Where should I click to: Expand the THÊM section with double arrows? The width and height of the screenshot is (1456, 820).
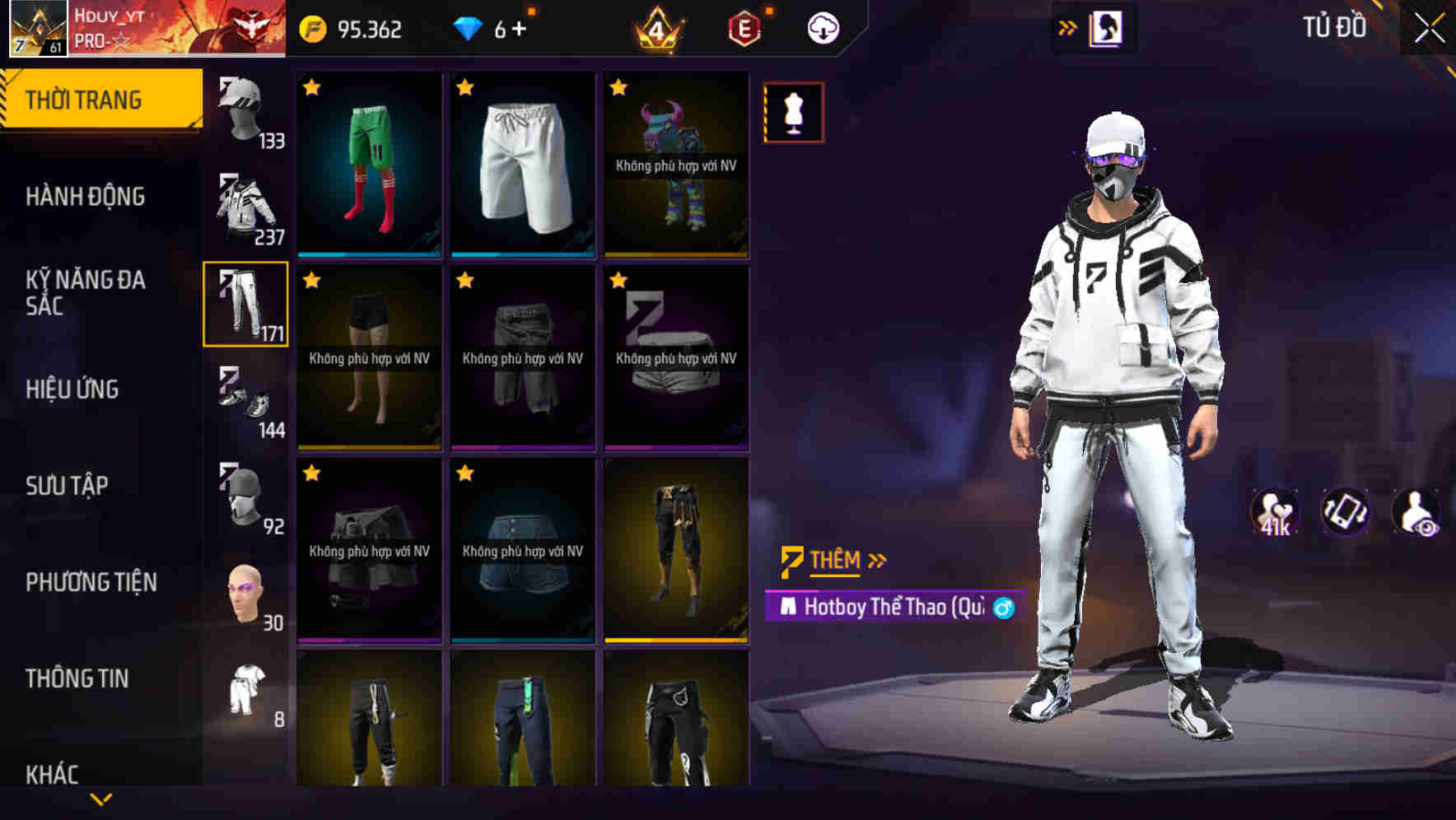point(877,560)
